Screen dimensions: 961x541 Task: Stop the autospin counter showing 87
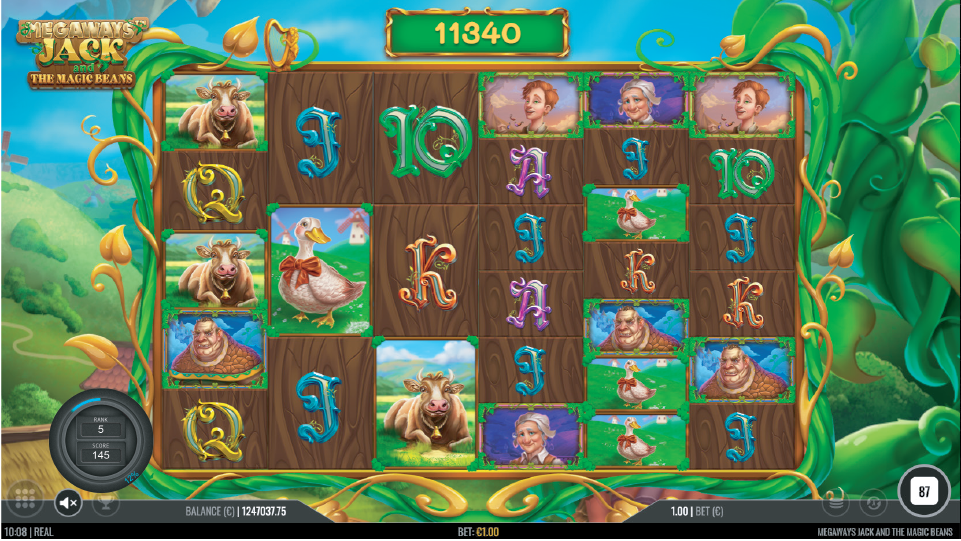tap(923, 491)
